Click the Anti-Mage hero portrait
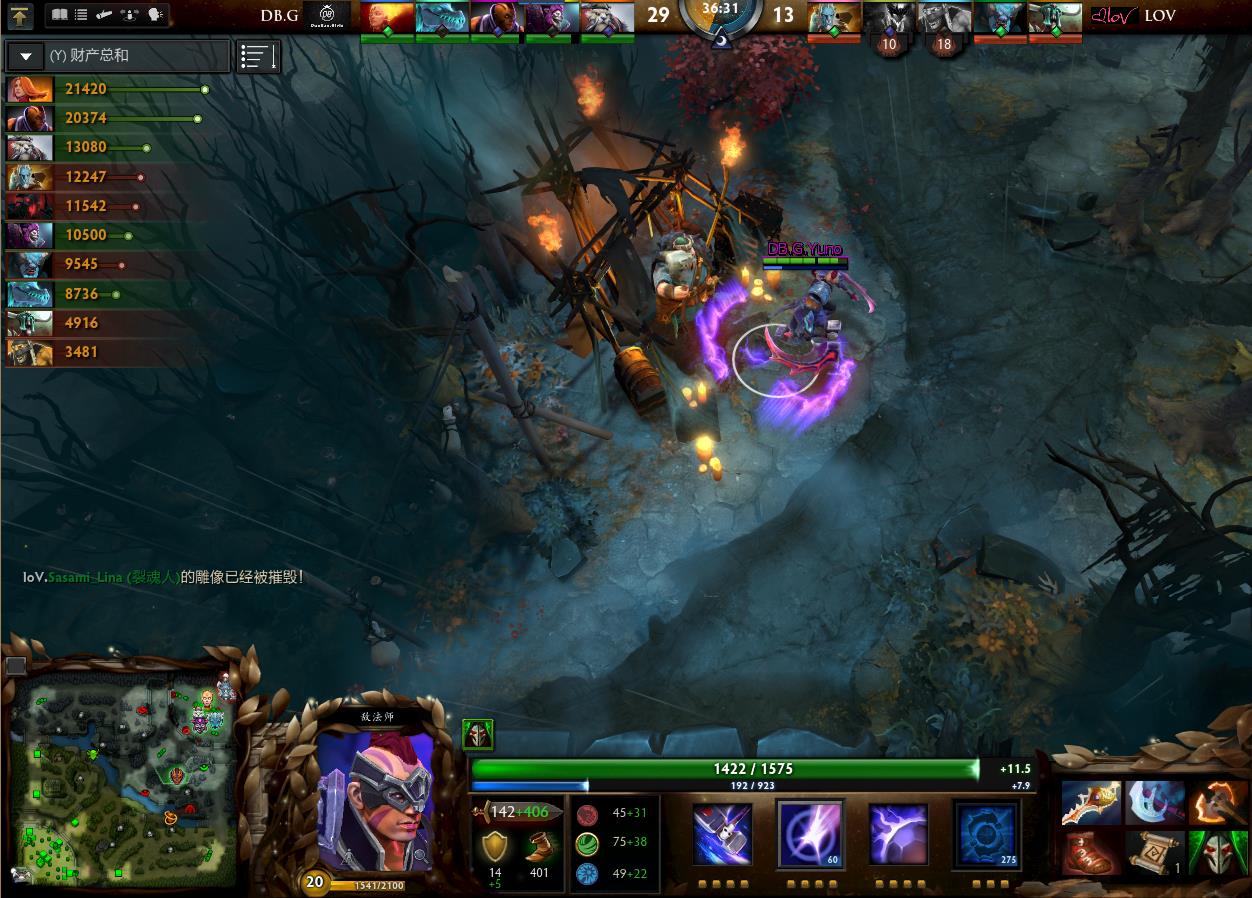 click(377, 801)
